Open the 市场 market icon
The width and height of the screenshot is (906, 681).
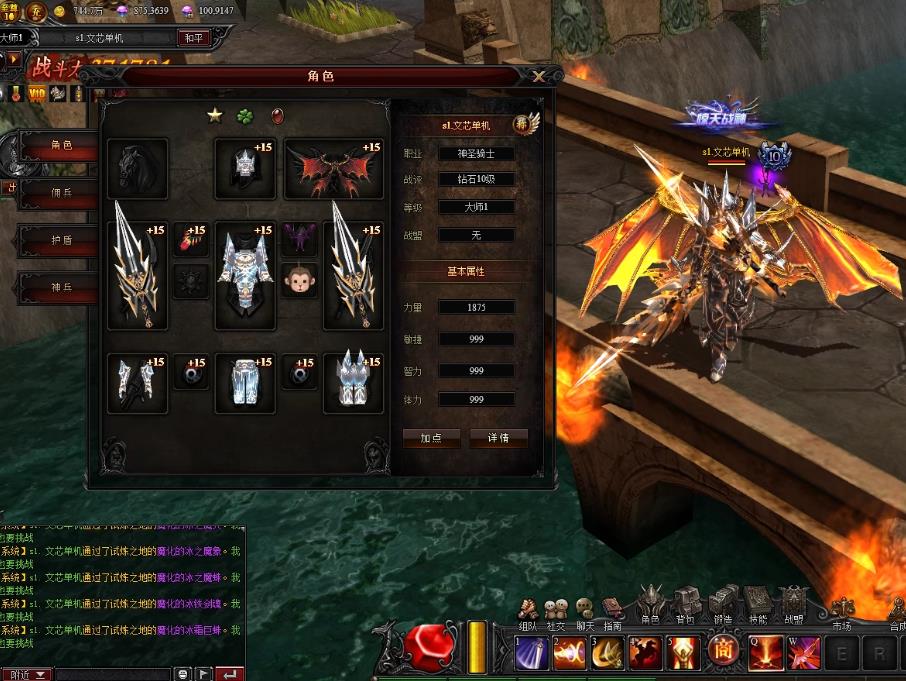coord(842,611)
